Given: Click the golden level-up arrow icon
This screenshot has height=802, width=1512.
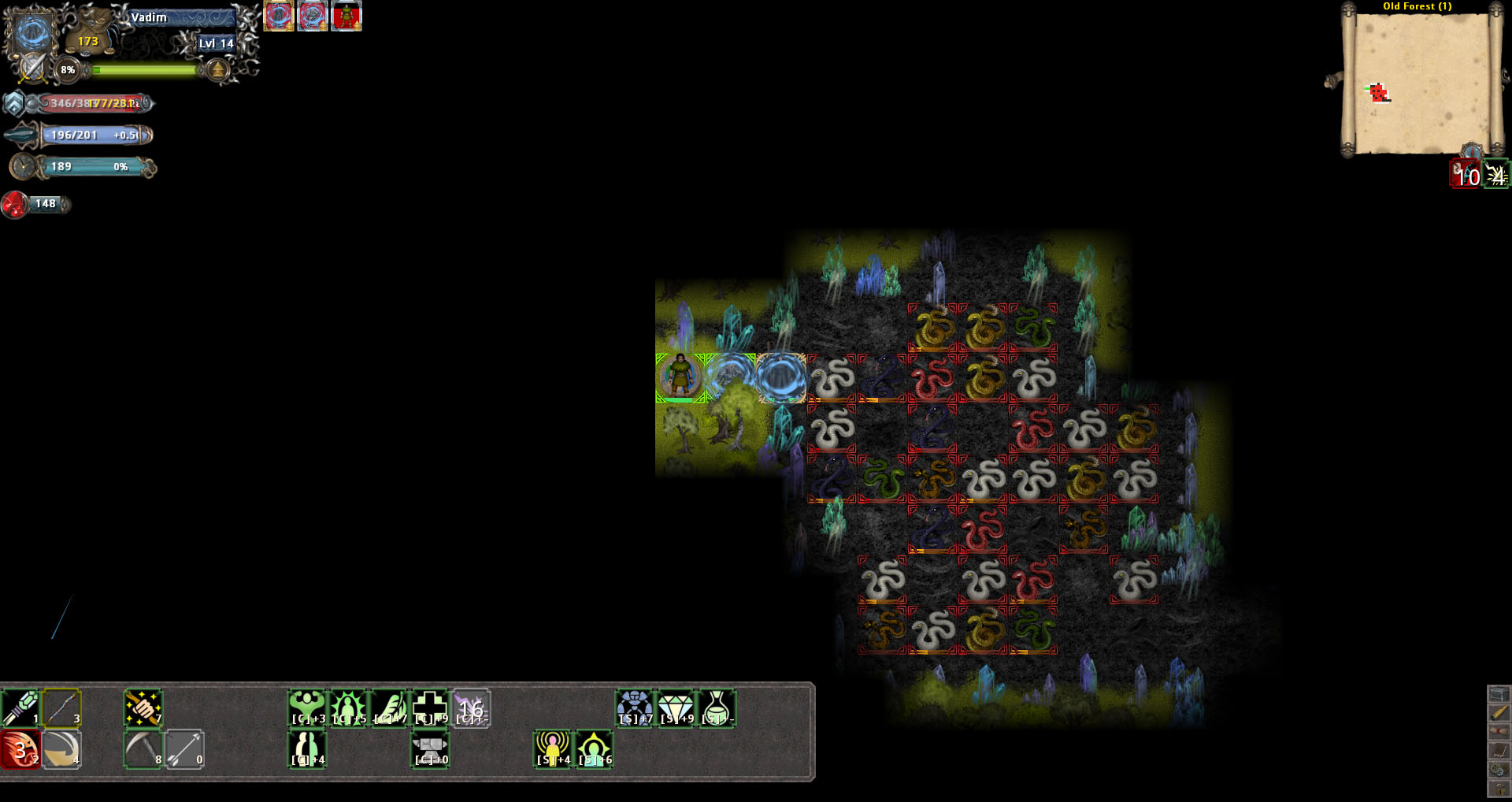Looking at the screenshot, I should click(x=217, y=71).
